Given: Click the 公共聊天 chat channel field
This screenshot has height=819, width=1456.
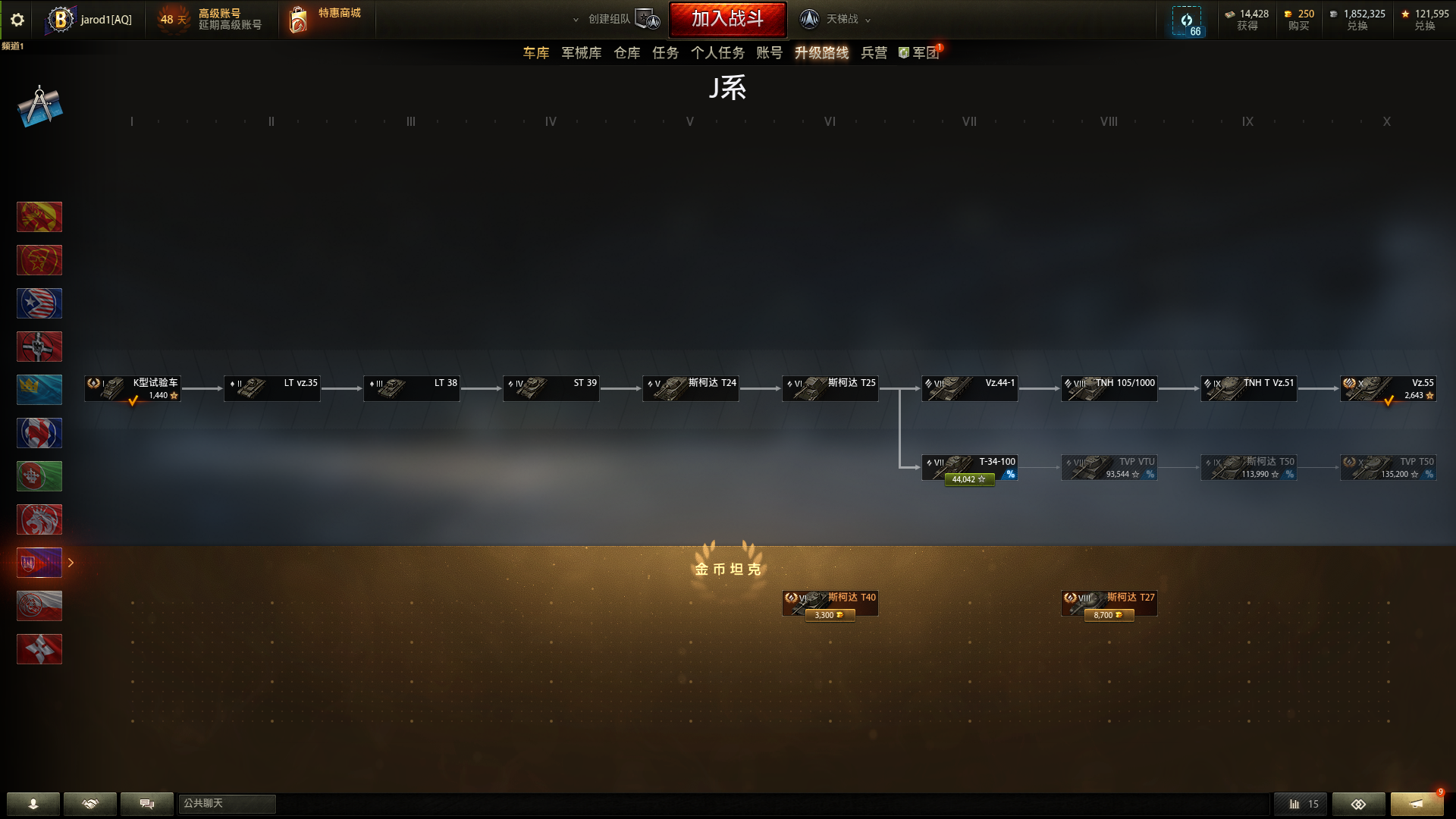Looking at the screenshot, I should pyautogui.click(x=227, y=804).
